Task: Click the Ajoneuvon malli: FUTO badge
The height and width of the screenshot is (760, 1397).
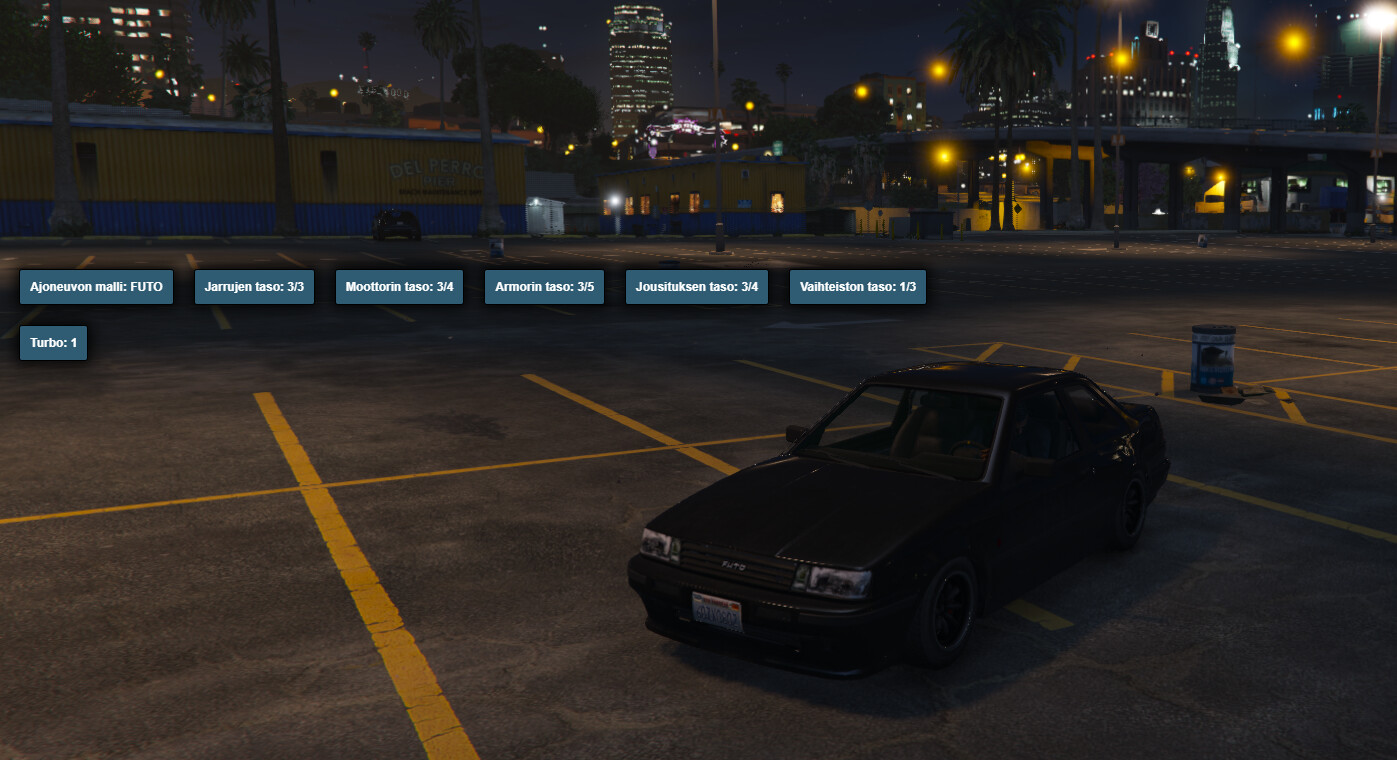Action: tap(96, 286)
